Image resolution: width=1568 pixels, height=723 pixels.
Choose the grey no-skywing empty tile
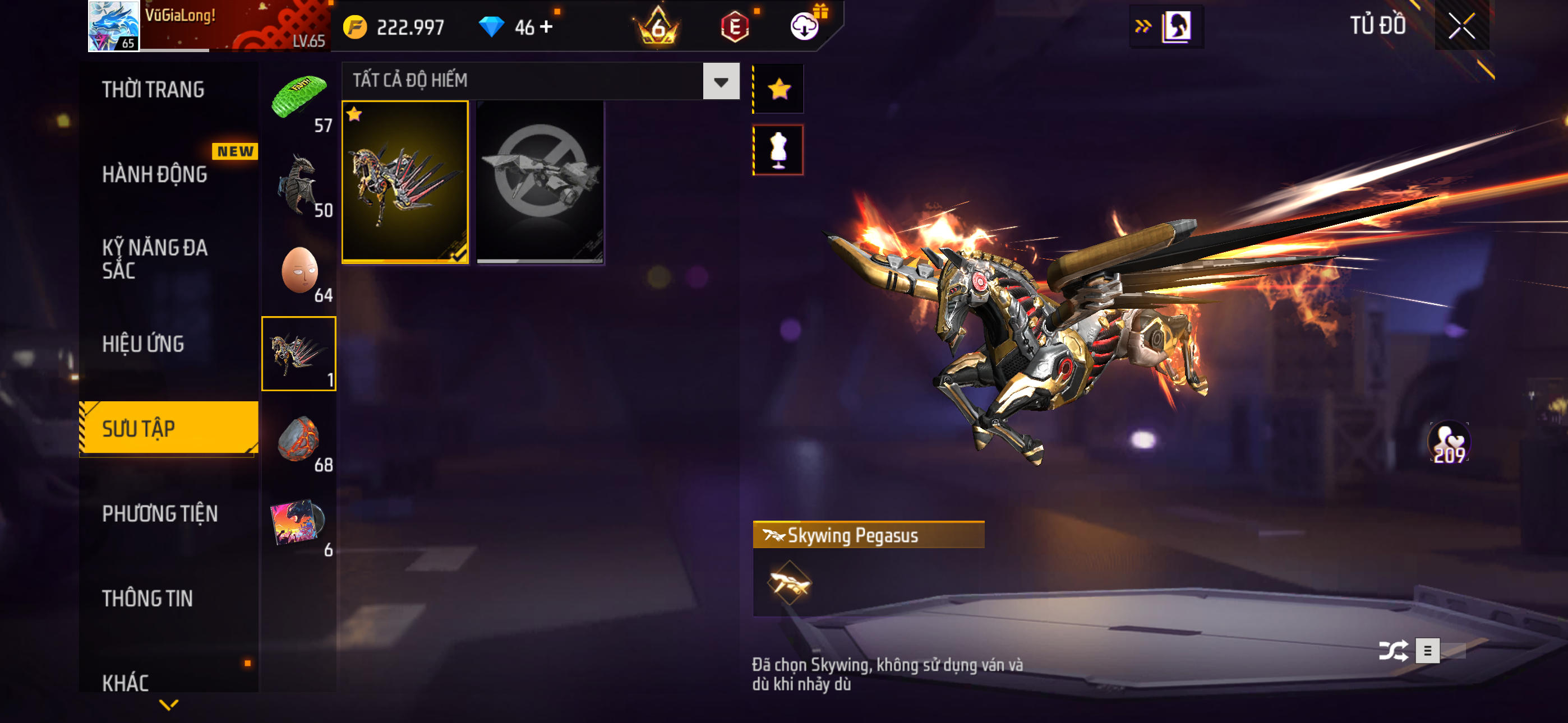tap(540, 182)
